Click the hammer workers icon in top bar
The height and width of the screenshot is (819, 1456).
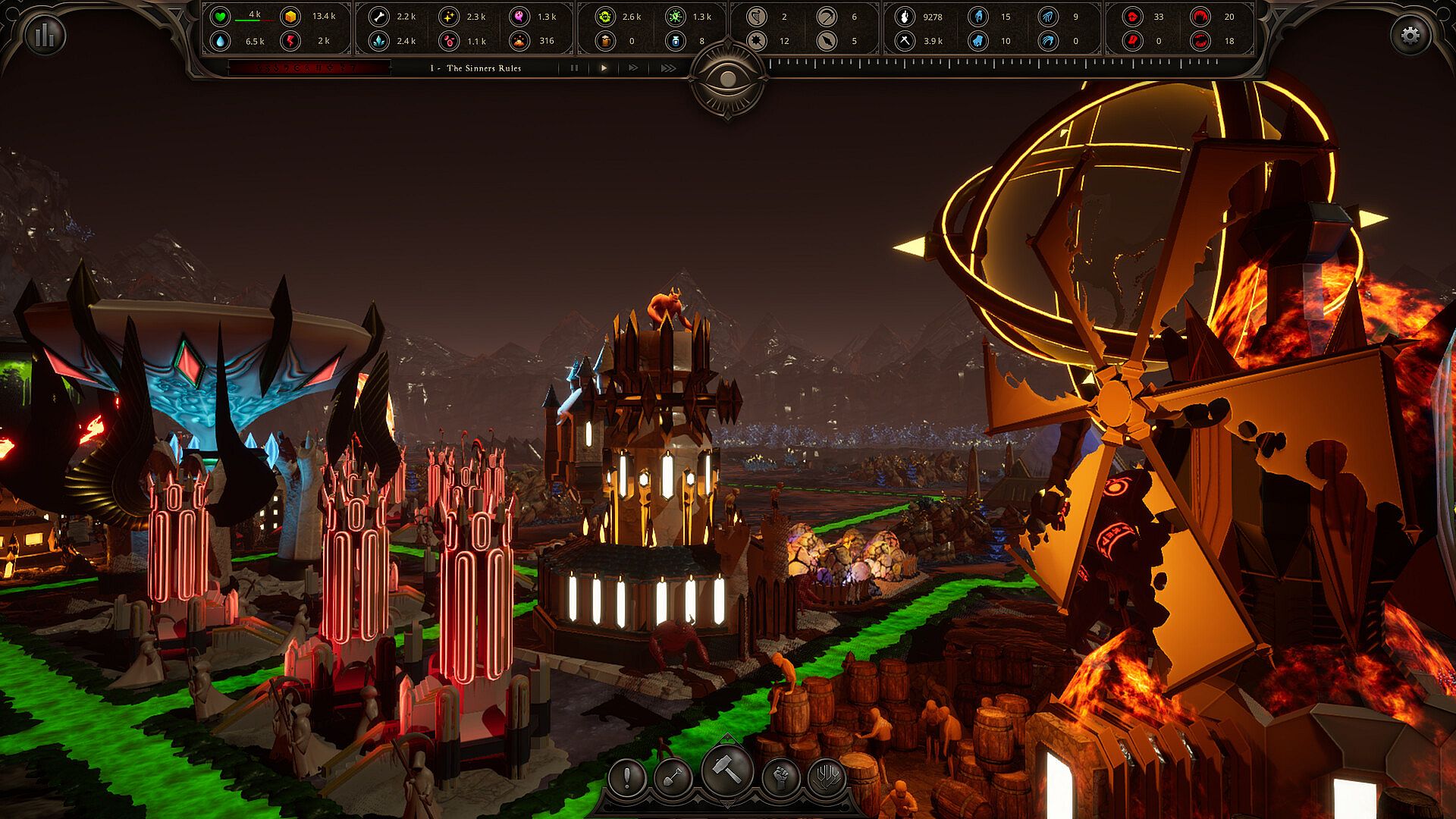pyautogui.click(x=904, y=41)
